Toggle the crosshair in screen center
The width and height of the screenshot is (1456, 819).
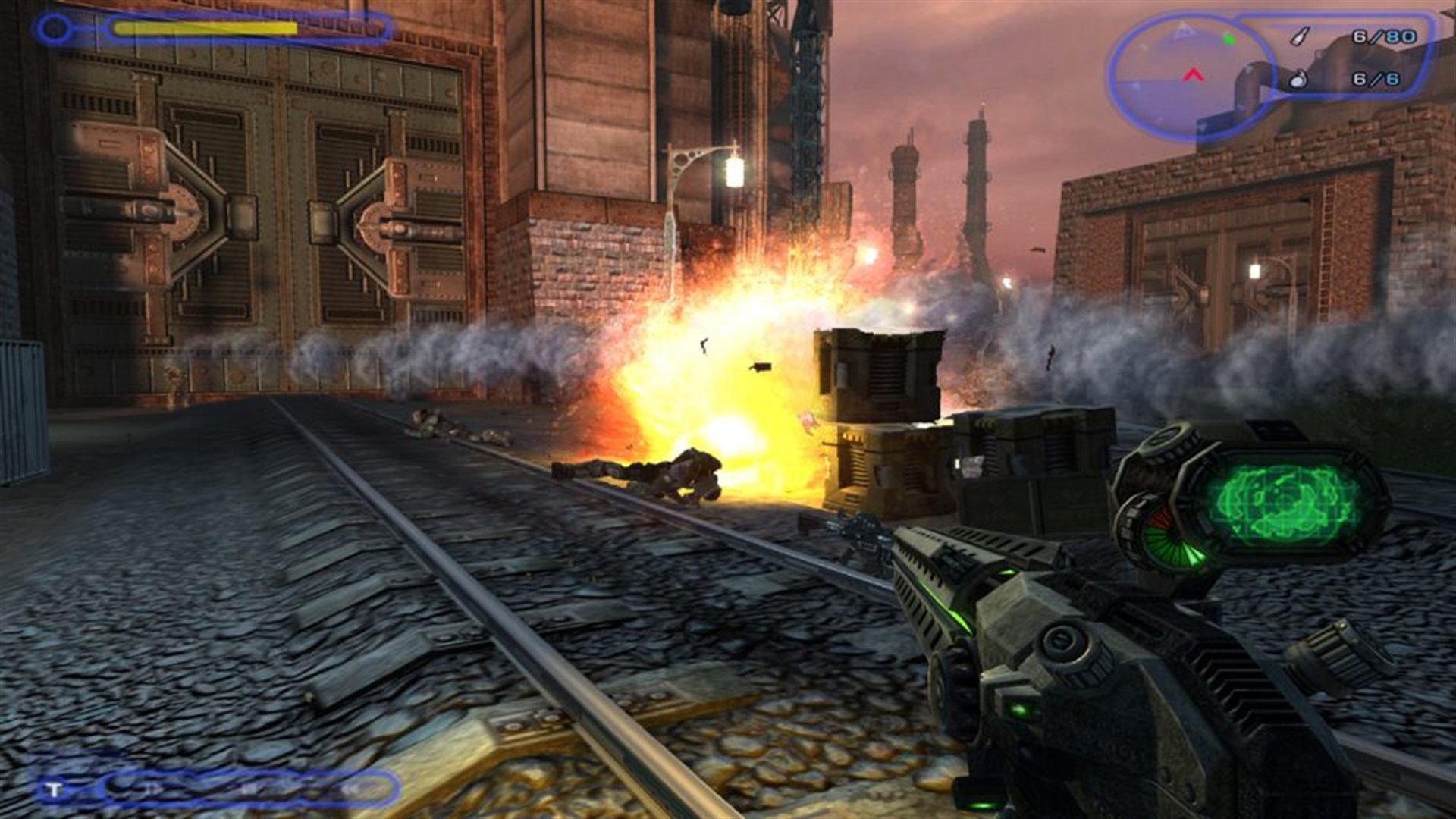[728, 409]
